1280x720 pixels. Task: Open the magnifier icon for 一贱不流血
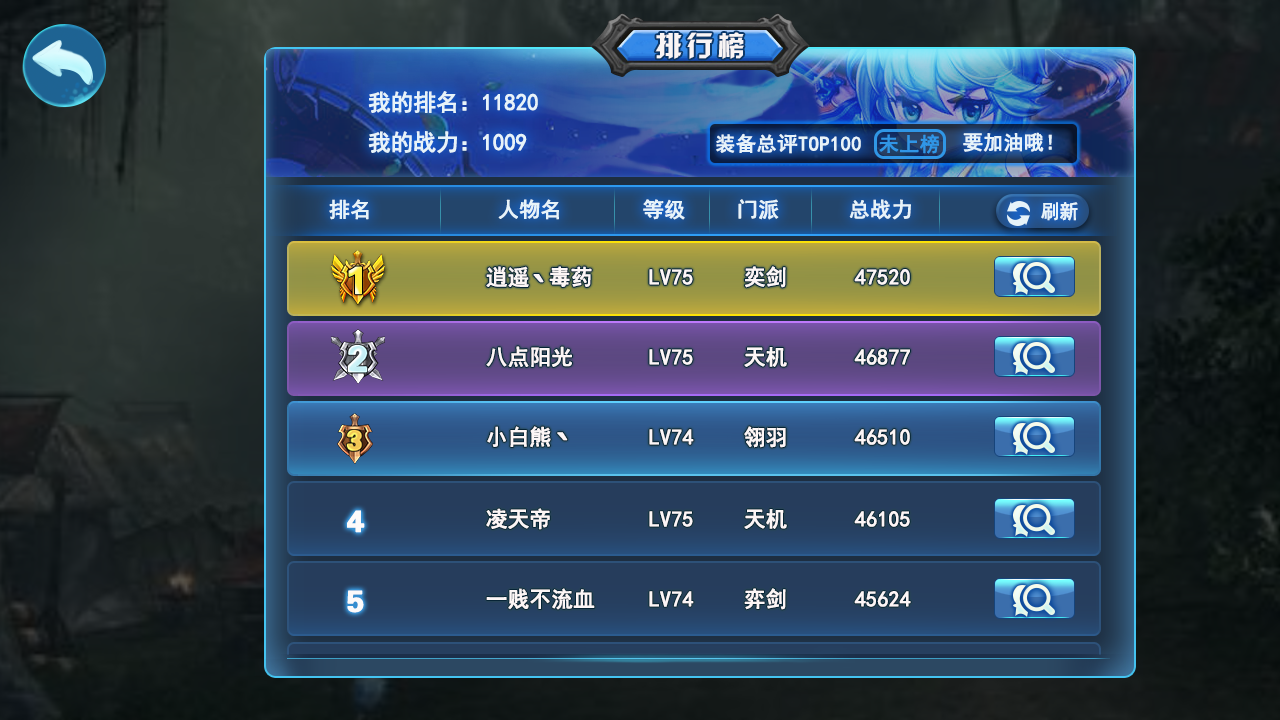(x=1034, y=598)
